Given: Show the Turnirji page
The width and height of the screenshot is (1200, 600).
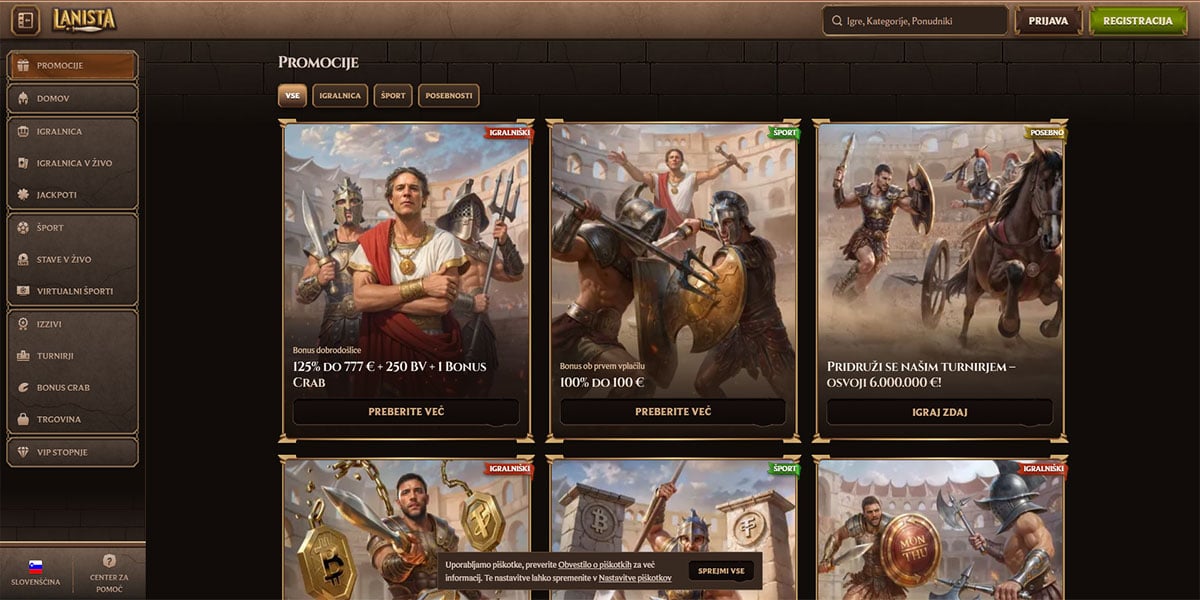Looking at the screenshot, I should tap(72, 355).
